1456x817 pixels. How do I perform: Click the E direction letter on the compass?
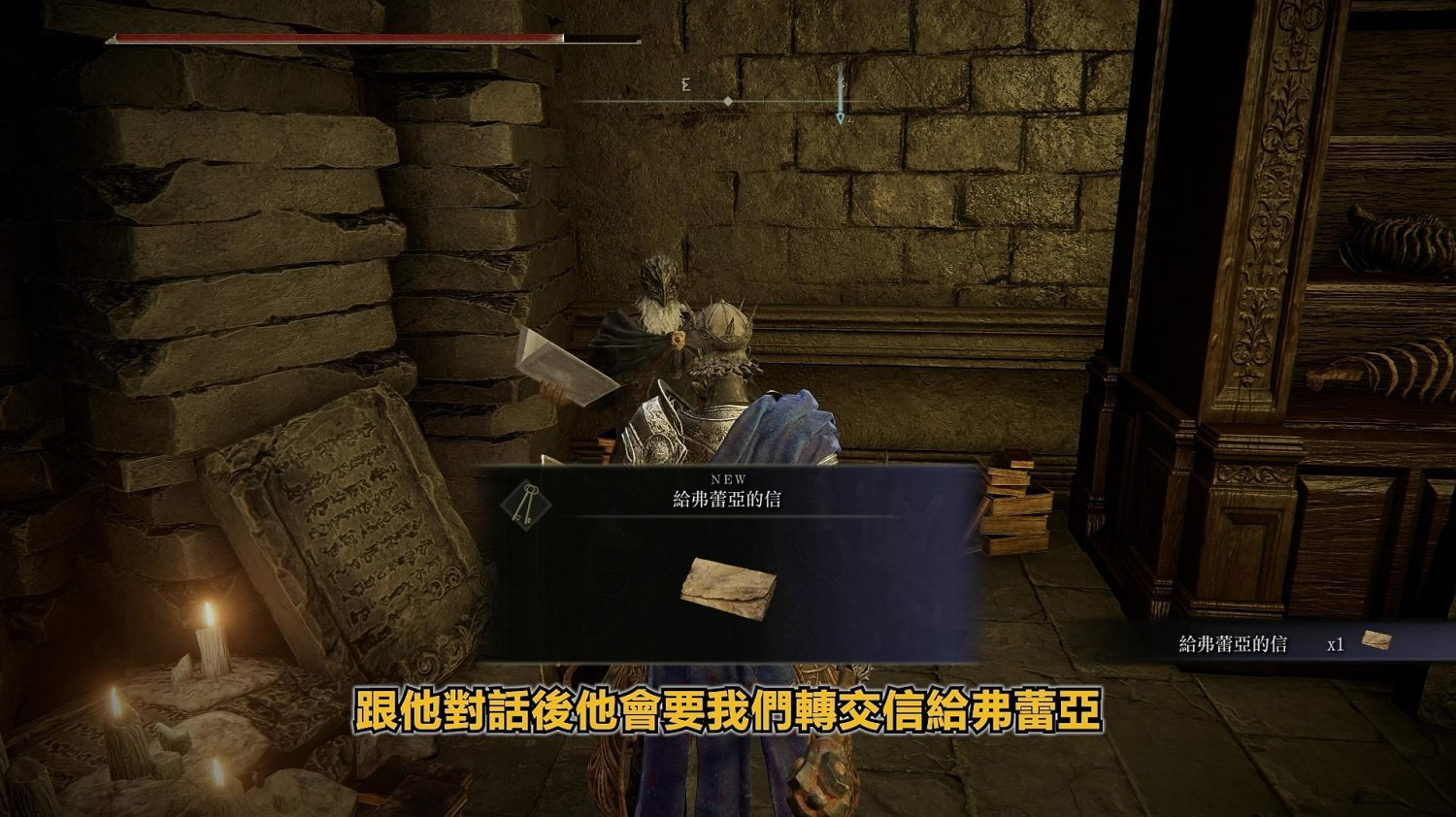click(685, 86)
